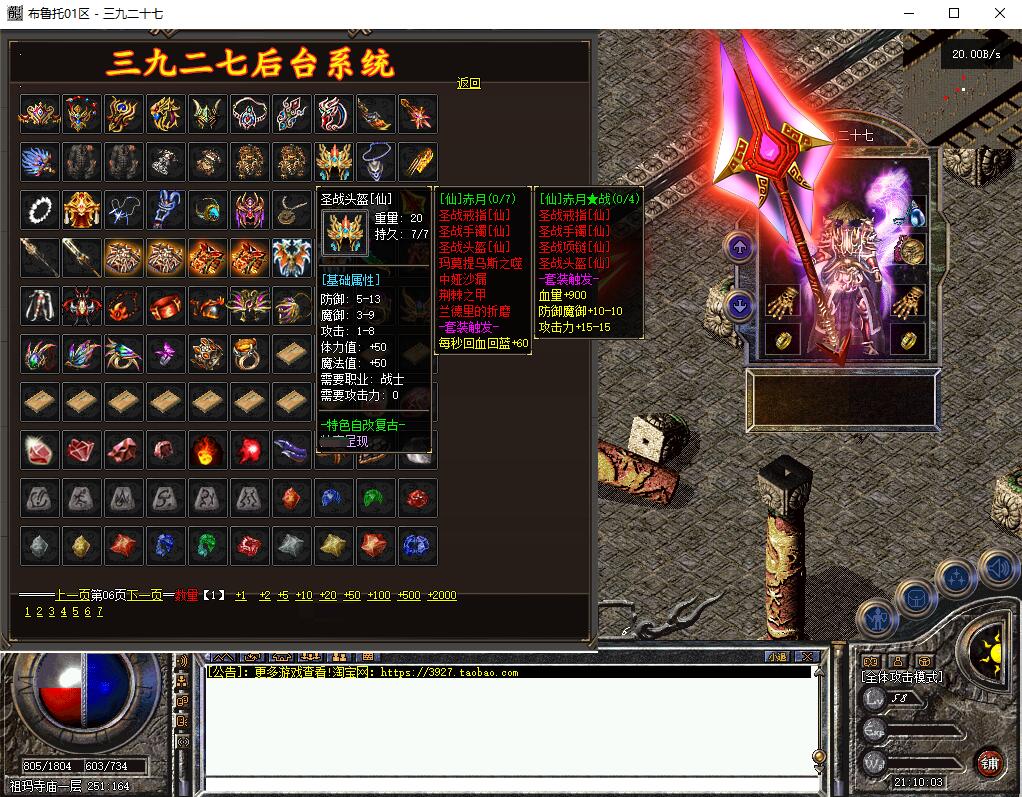Screen dimensions: 1022x797
Task: Choose the +100 quantity option
Action: click(379, 595)
